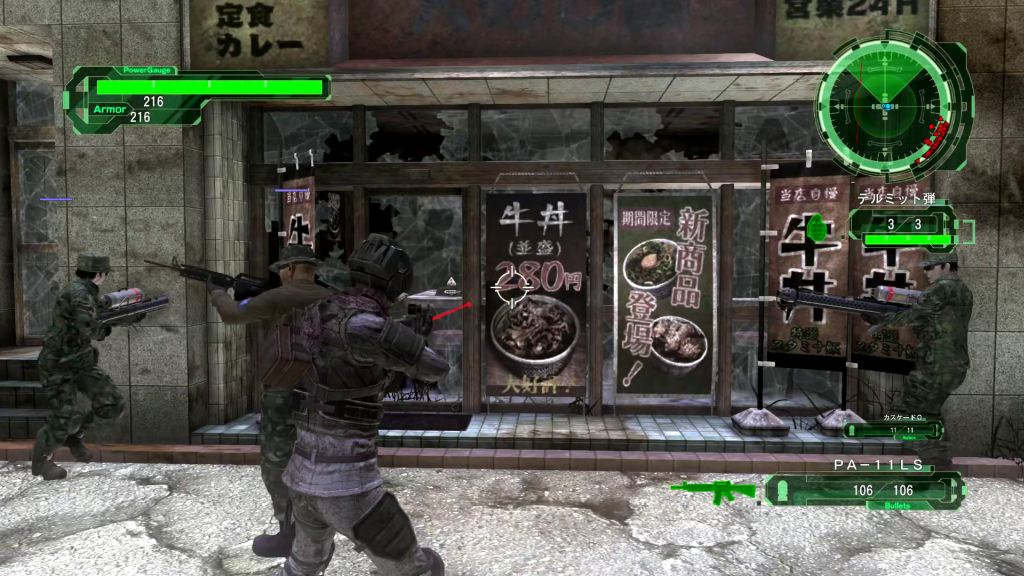This screenshot has height=576, width=1024.
Task: Click the circular green radar
Action: coord(885,103)
